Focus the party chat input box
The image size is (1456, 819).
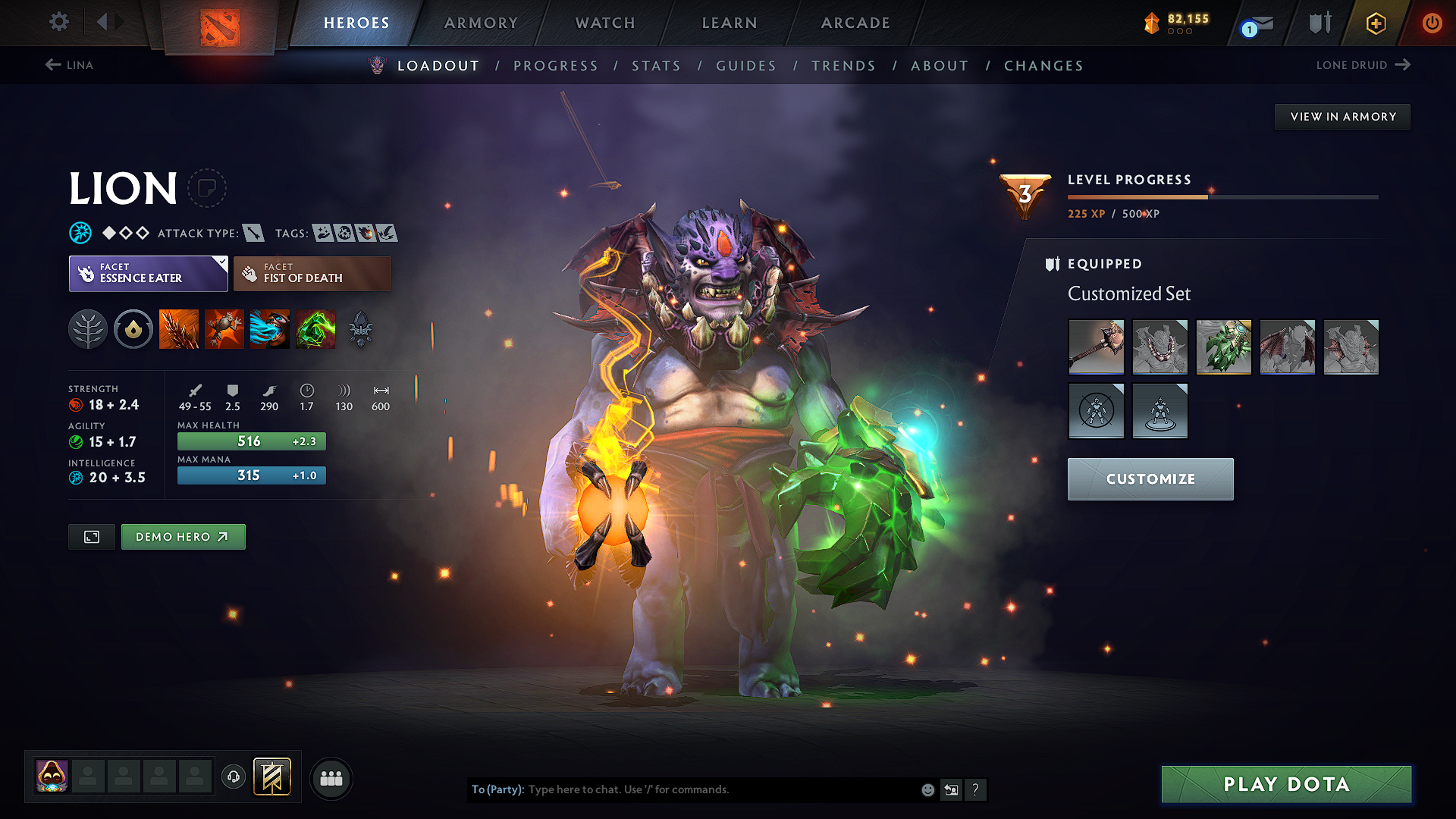pyautogui.click(x=720, y=789)
